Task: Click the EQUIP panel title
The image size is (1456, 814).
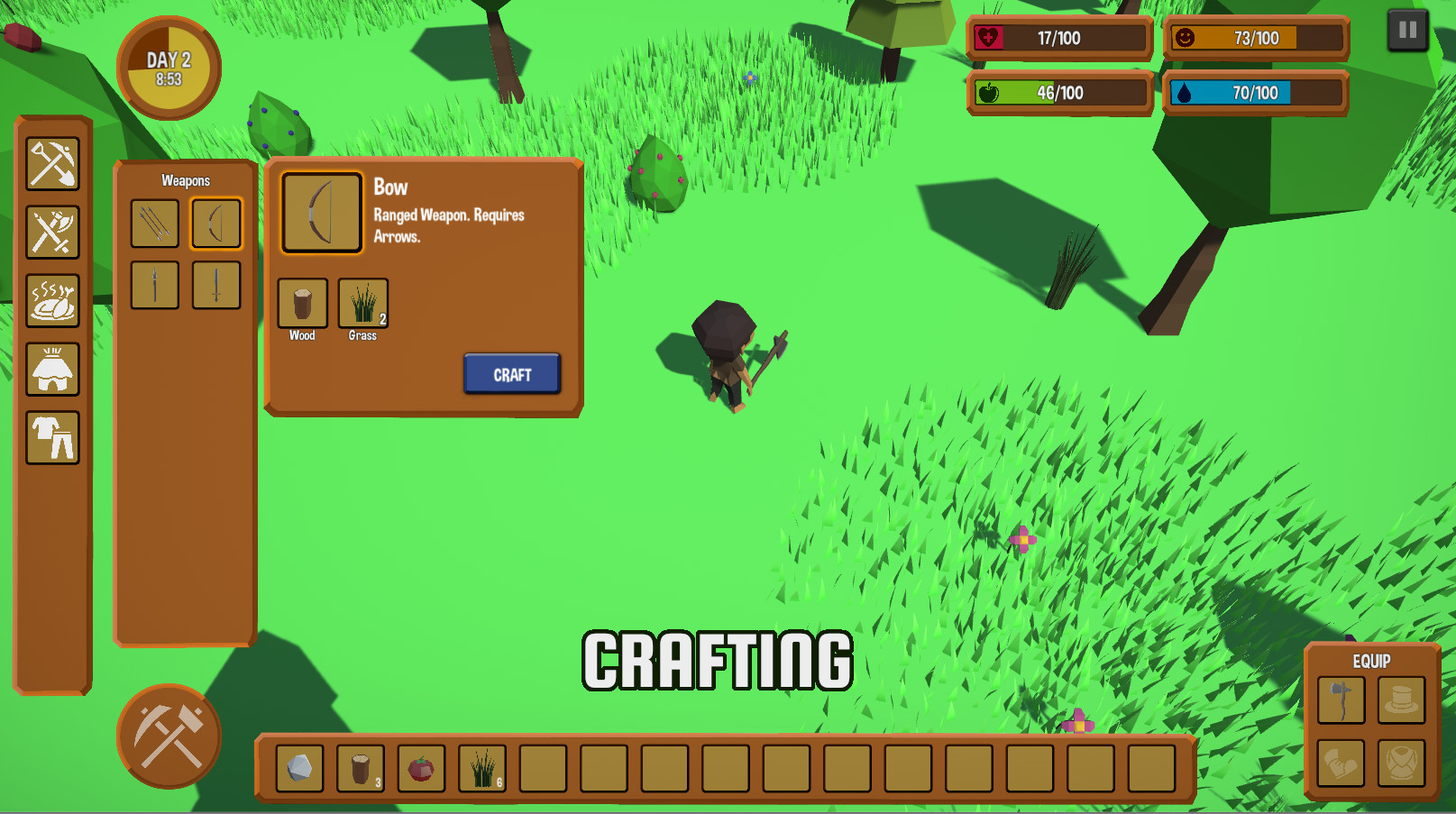Action: point(1371,661)
